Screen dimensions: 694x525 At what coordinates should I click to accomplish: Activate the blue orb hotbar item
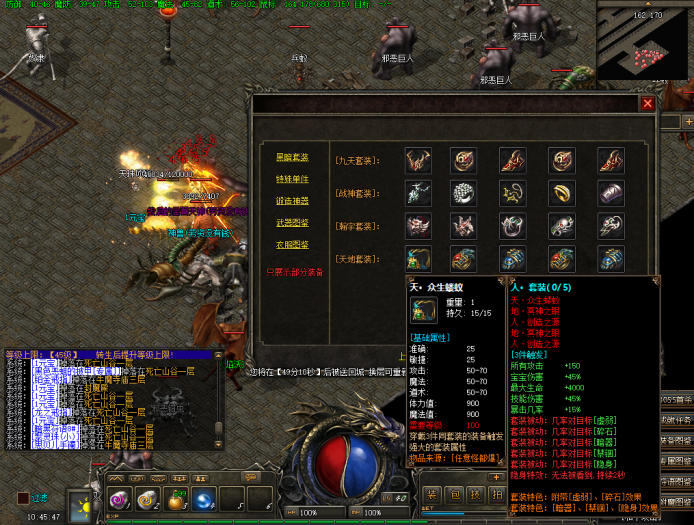[203, 499]
